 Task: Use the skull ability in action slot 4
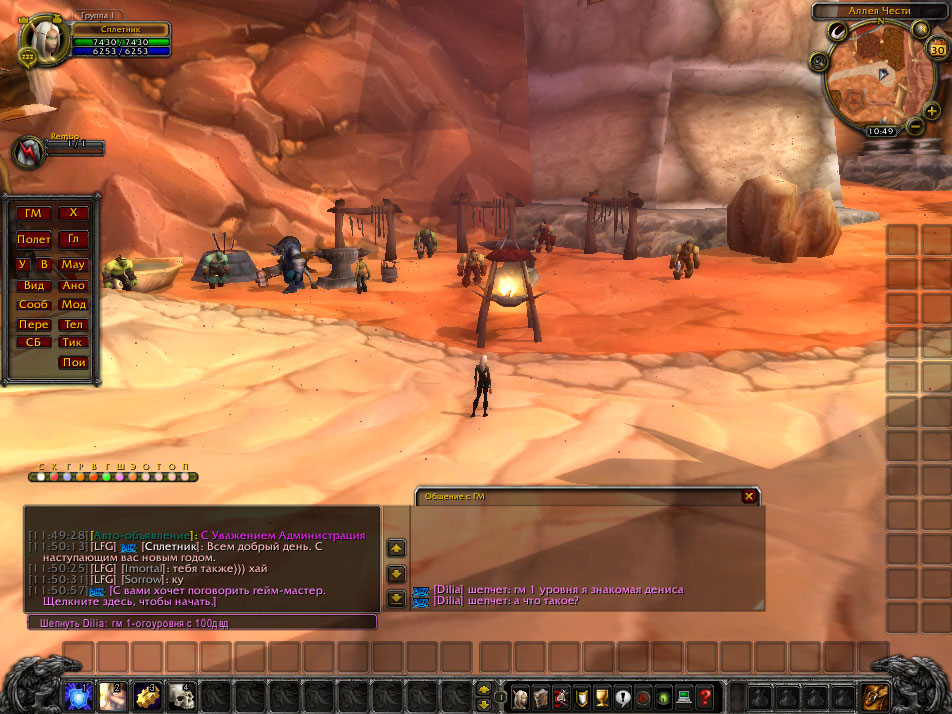pos(181,695)
